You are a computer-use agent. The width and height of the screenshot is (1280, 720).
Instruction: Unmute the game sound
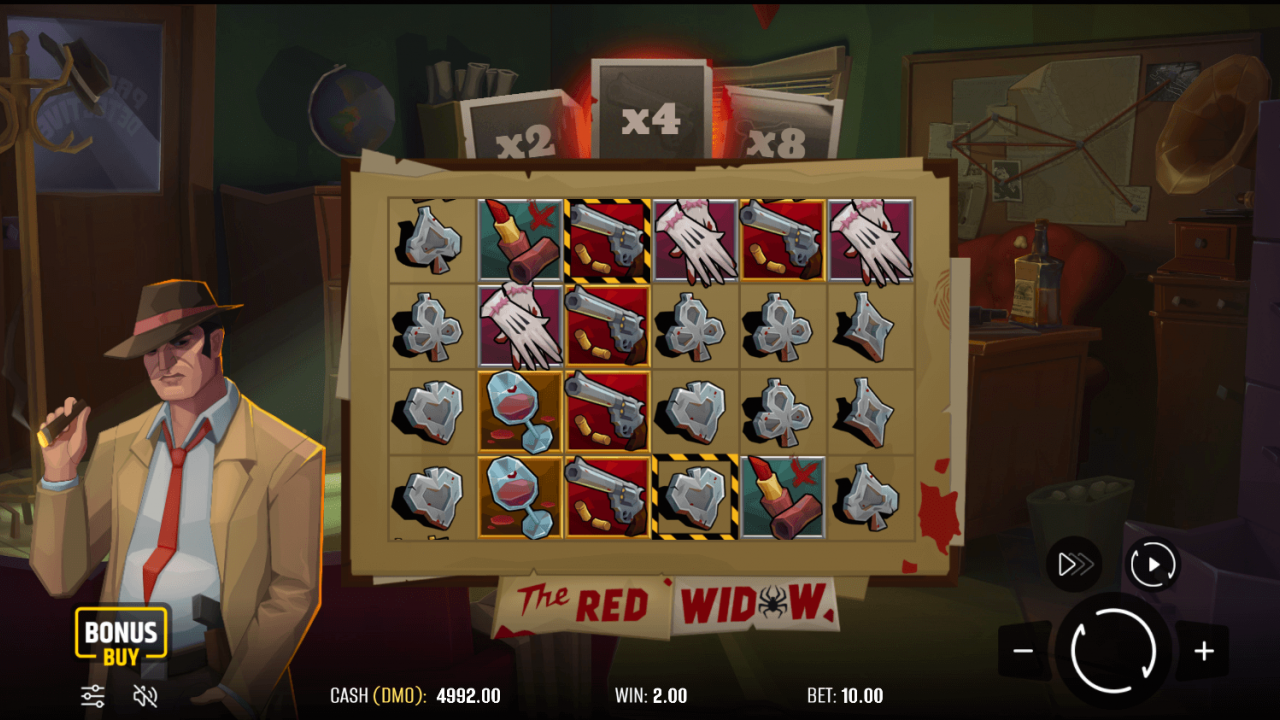pyautogui.click(x=146, y=695)
